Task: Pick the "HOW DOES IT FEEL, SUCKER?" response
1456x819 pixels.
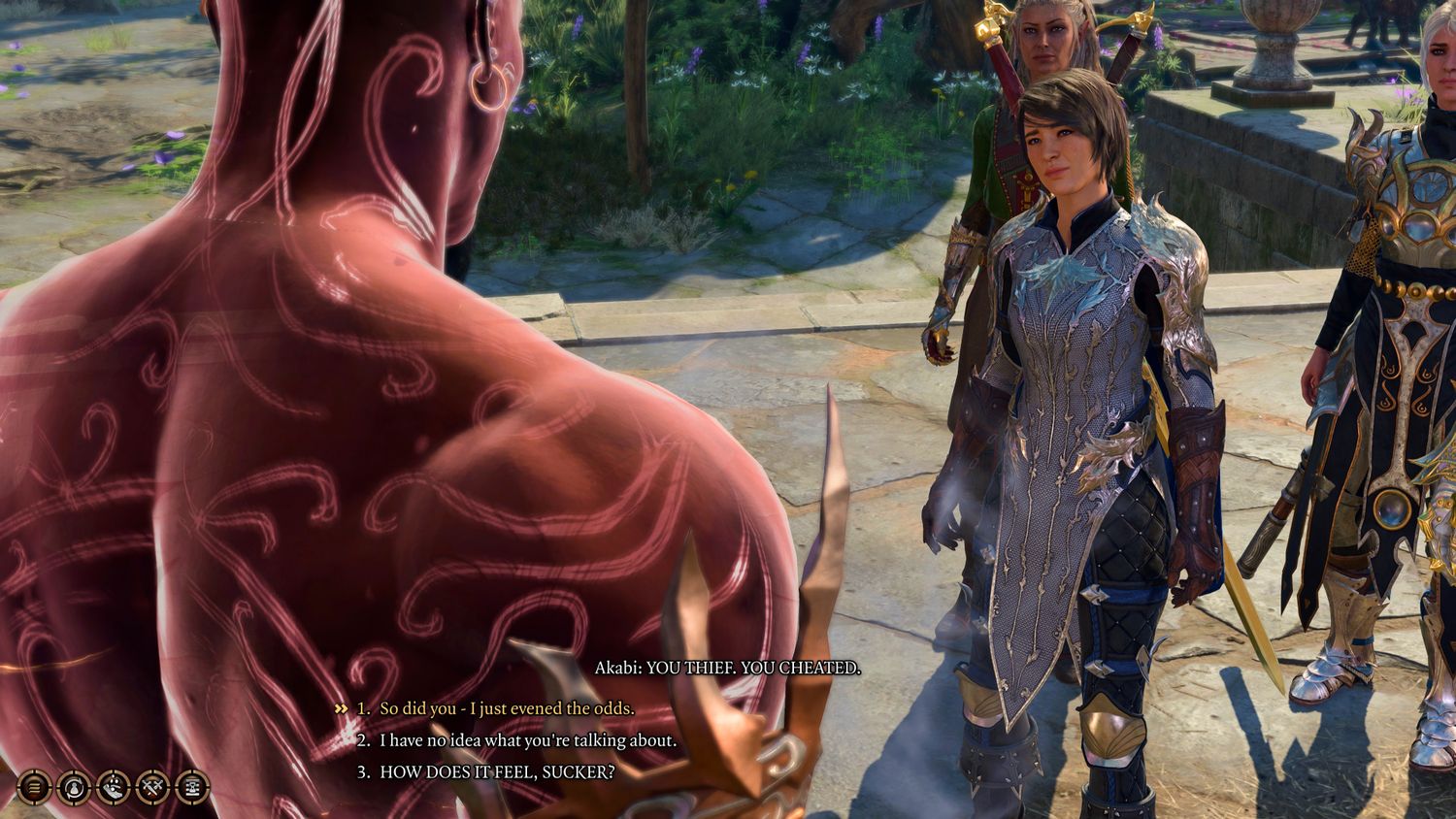Action: 496,772
